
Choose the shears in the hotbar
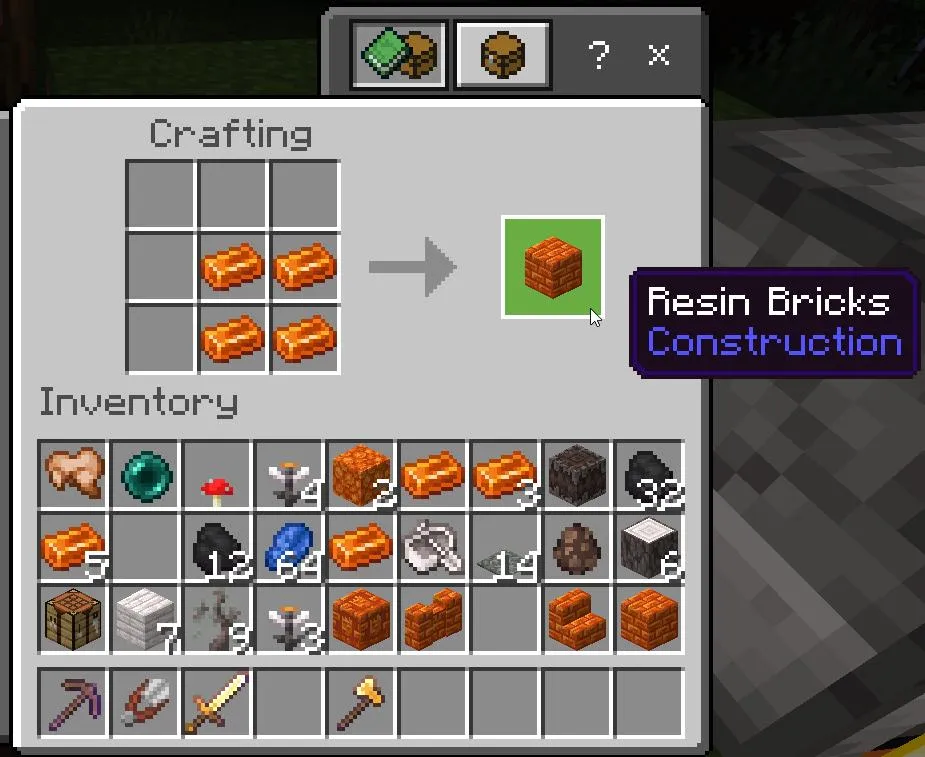tap(146, 702)
